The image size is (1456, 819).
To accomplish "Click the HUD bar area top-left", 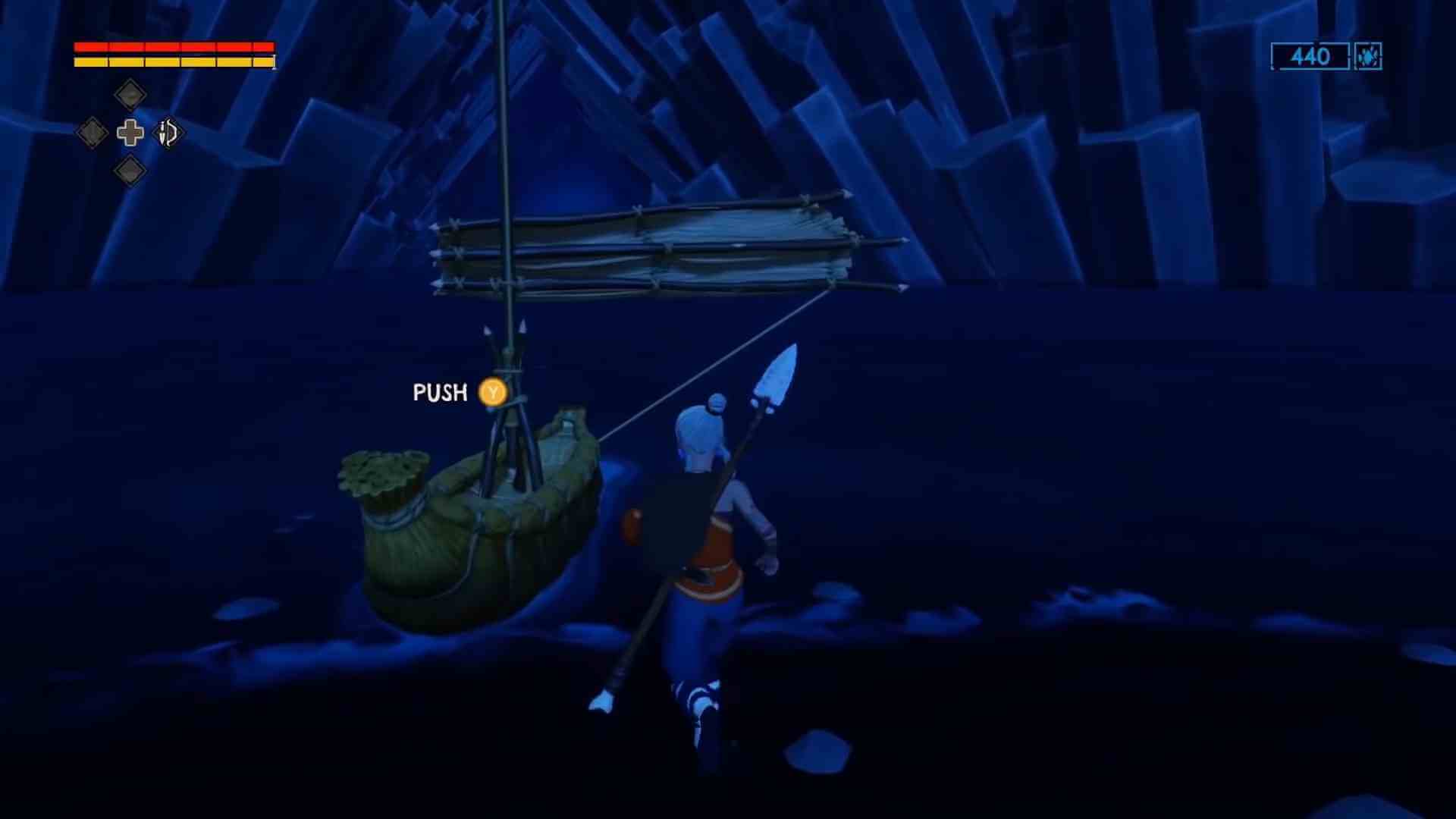I will coord(173,53).
